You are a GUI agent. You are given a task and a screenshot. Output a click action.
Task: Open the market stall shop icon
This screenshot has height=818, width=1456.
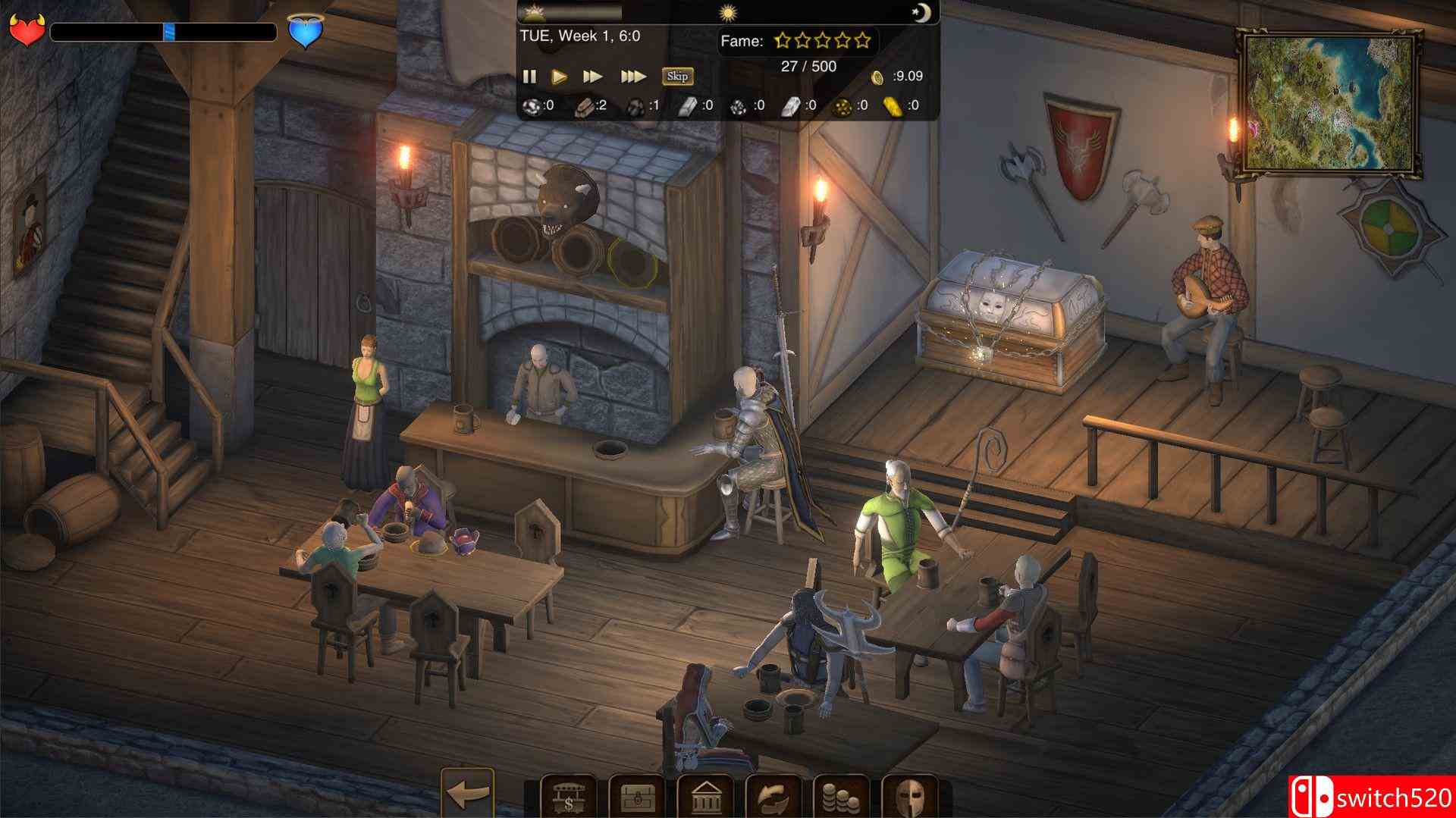[x=568, y=796]
